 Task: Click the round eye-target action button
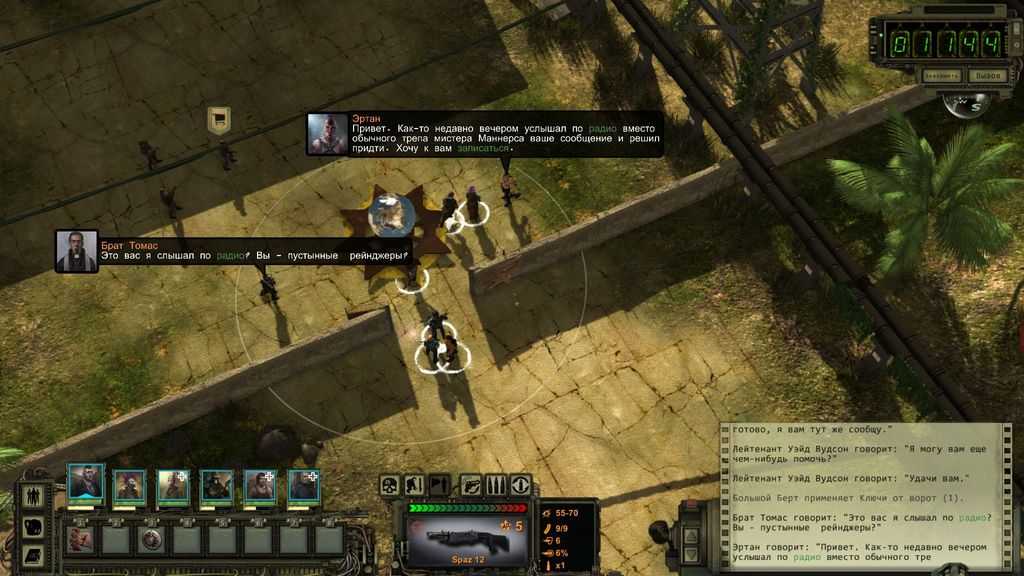tap(521, 486)
